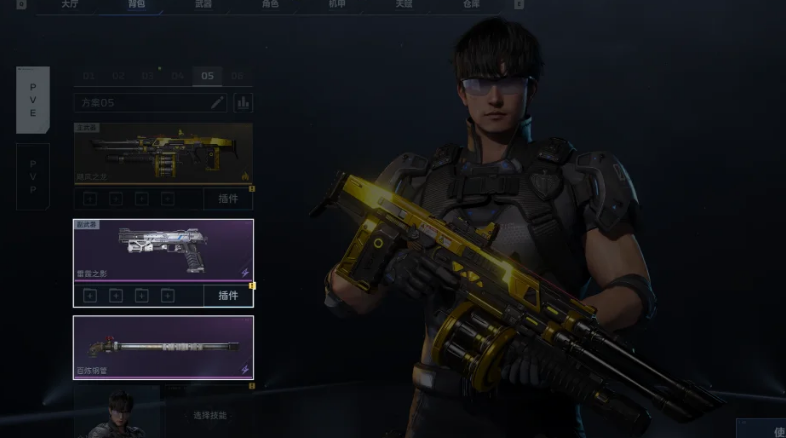Rename the loadout using the pencil icon
Image resolution: width=786 pixels, height=438 pixels.
(217, 102)
